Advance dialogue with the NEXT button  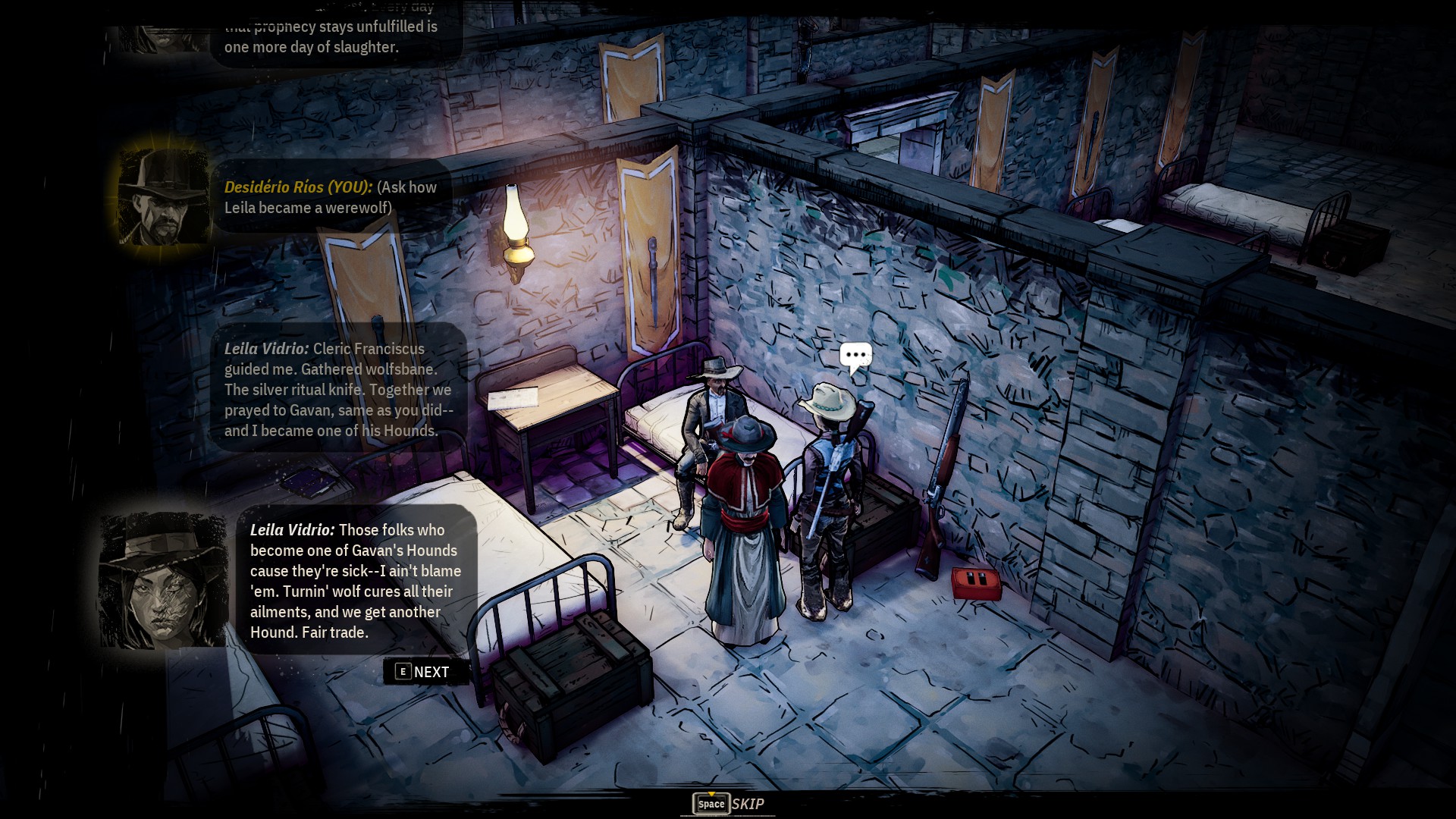(x=423, y=672)
